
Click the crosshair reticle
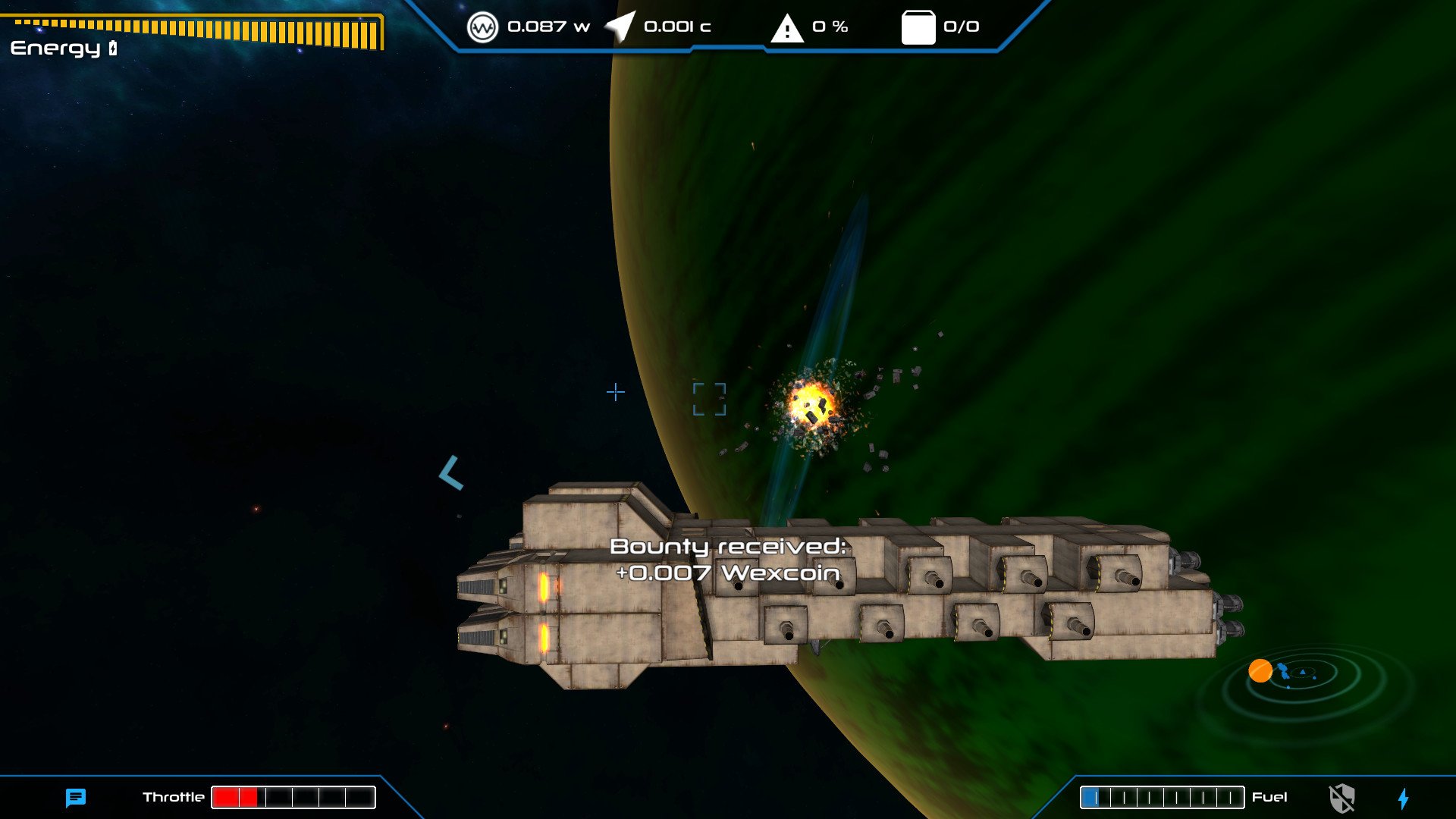click(615, 393)
